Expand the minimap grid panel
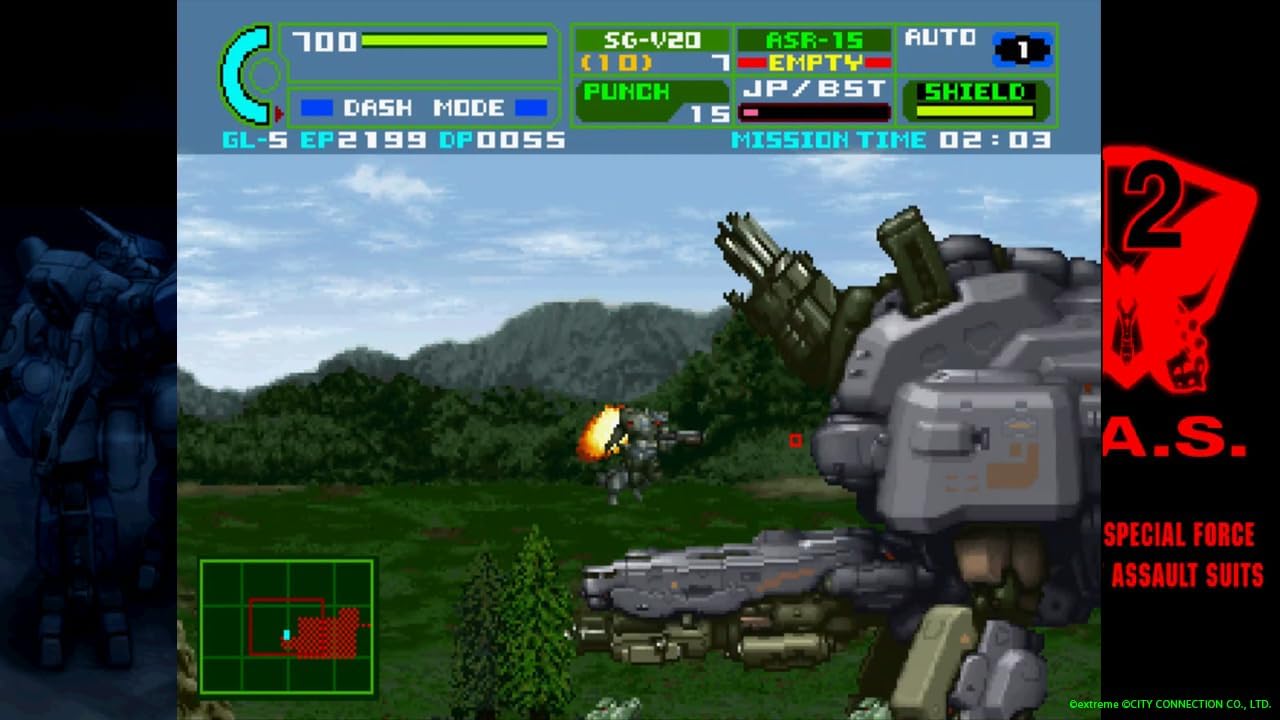This screenshot has width=1280, height=720. click(x=290, y=625)
